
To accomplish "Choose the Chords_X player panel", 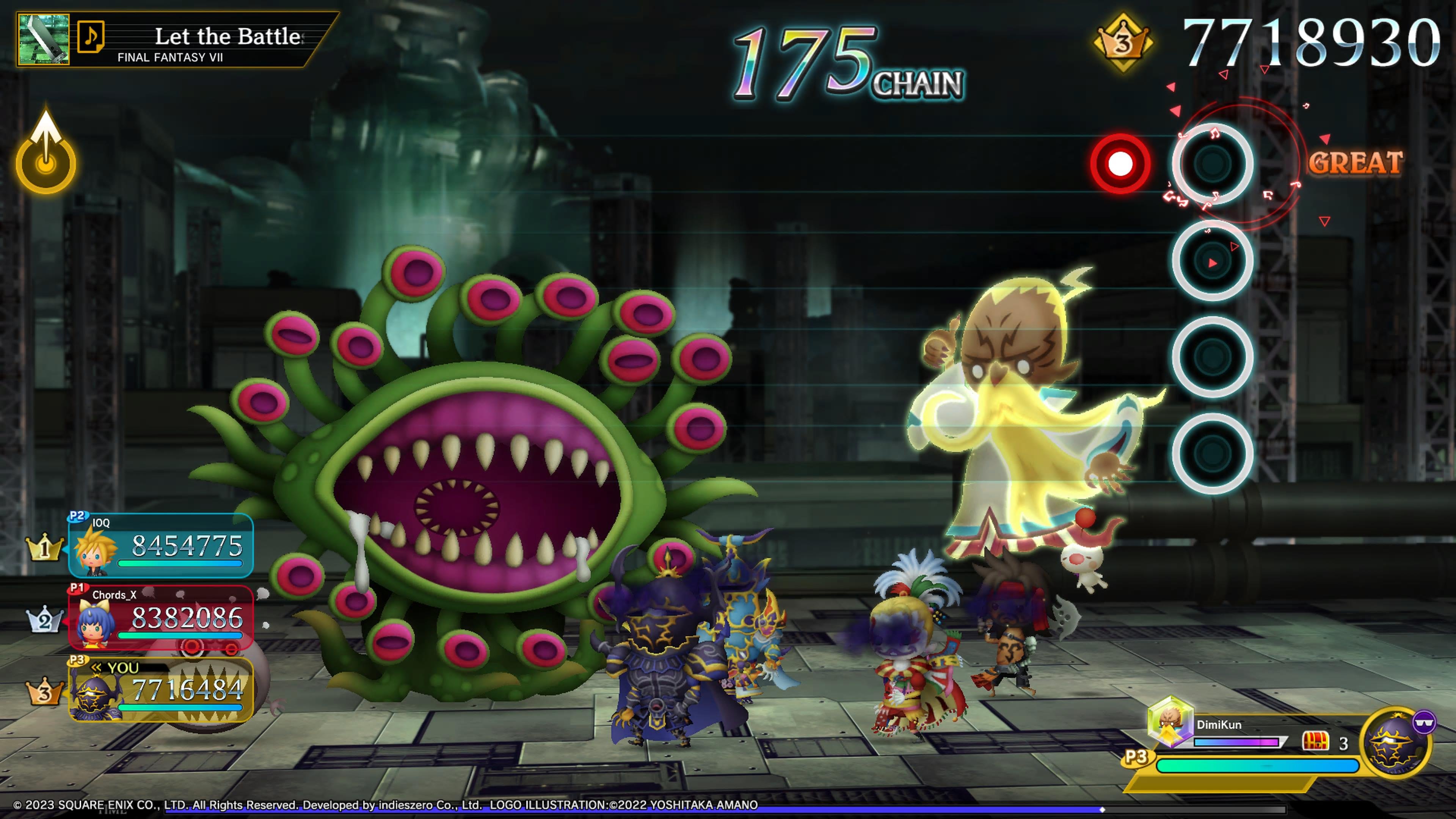I will click(x=160, y=617).
